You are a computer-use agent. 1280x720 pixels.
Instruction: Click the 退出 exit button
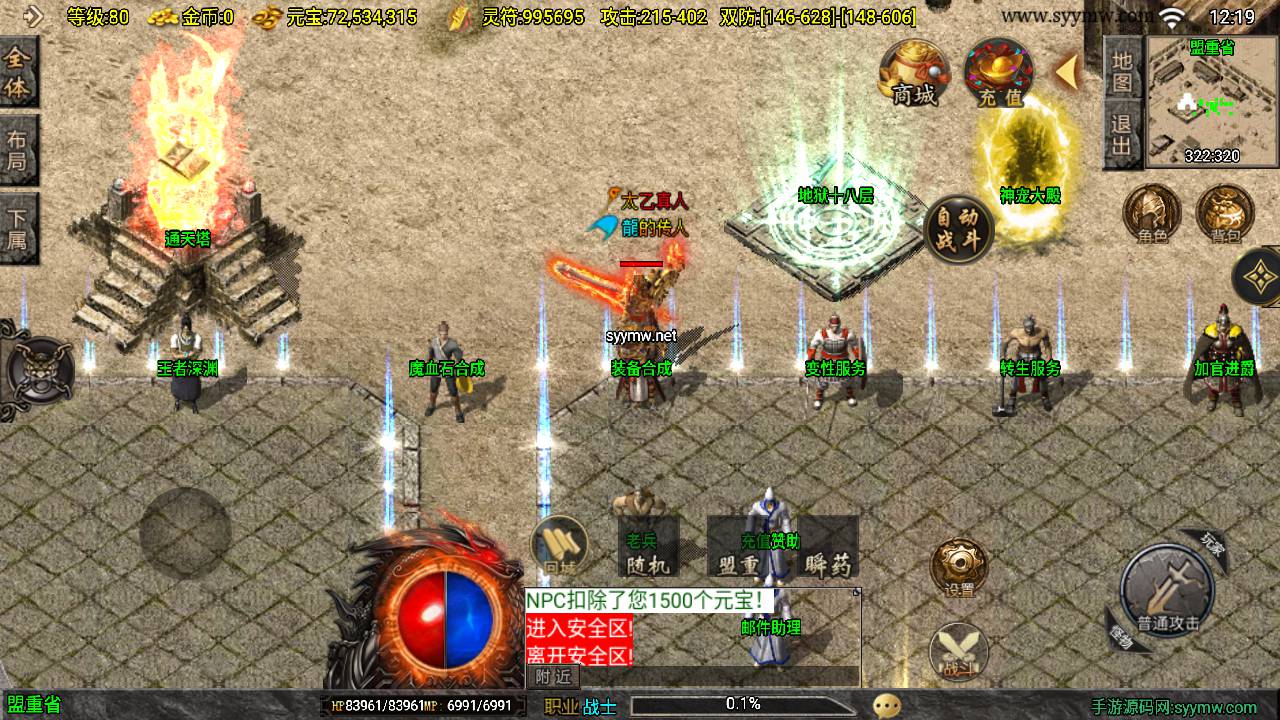[x=1122, y=136]
